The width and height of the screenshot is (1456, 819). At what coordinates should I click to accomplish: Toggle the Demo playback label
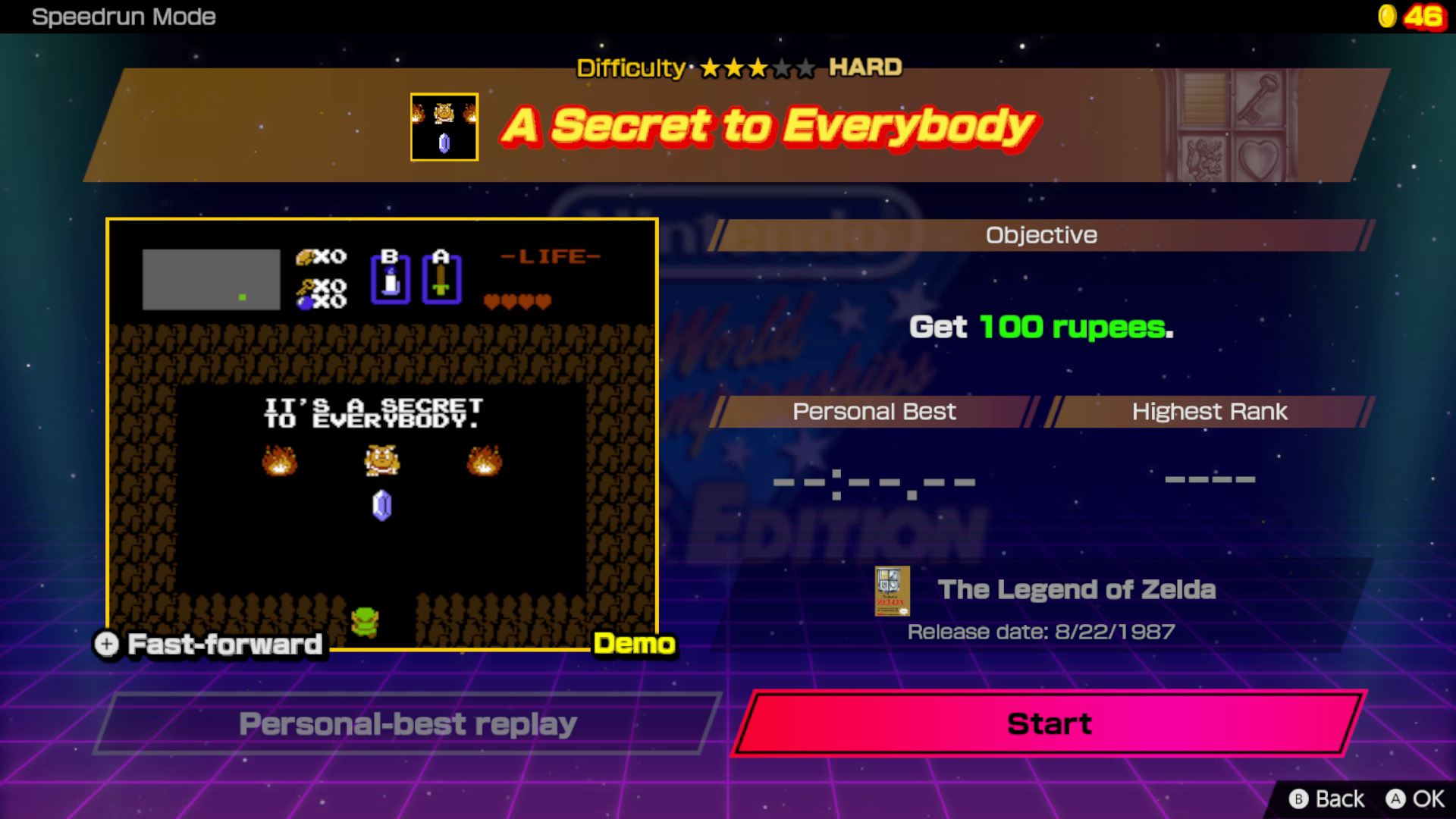pyautogui.click(x=635, y=645)
